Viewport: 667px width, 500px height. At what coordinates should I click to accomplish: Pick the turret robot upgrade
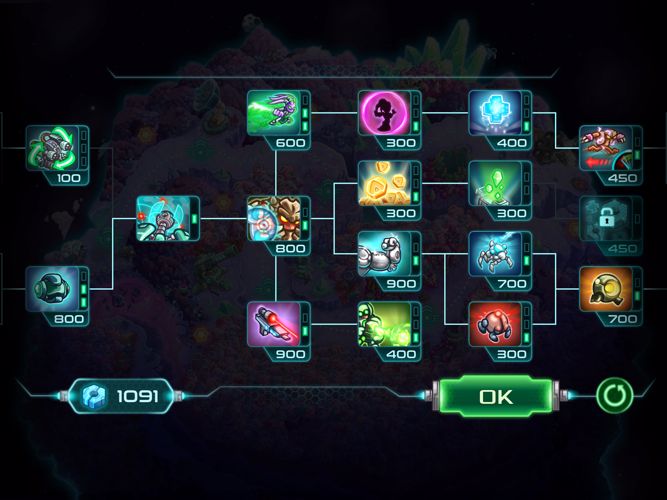[162, 220]
